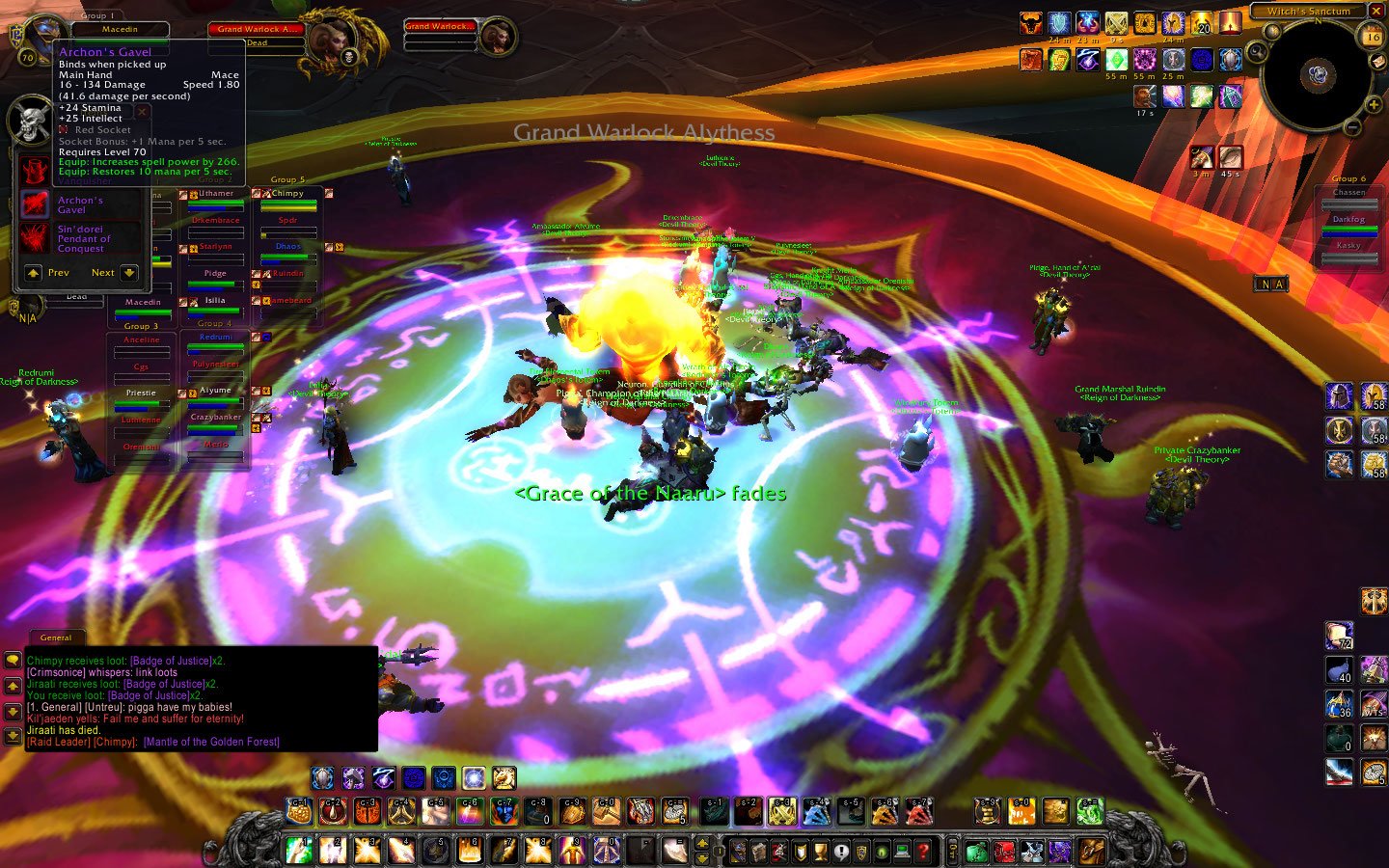Image resolution: width=1389 pixels, height=868 pixels.
Task: Close the Witch's Sanctum minimap
Action: pos(1375,12)
